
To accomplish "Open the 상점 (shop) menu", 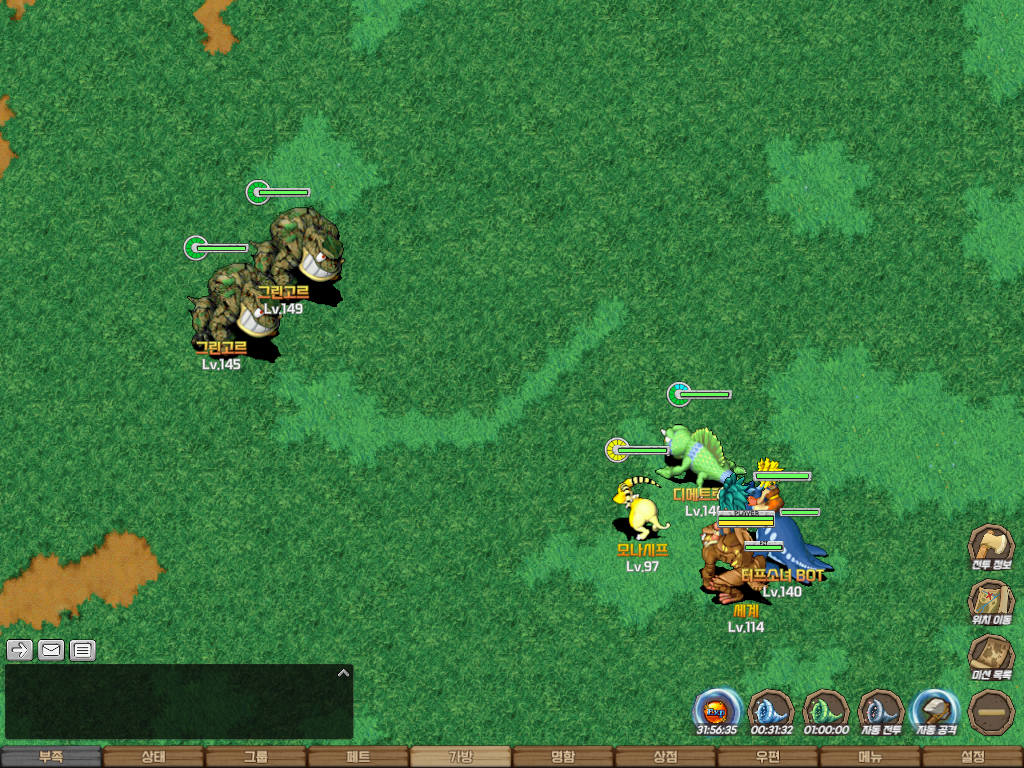I will 665,757.
